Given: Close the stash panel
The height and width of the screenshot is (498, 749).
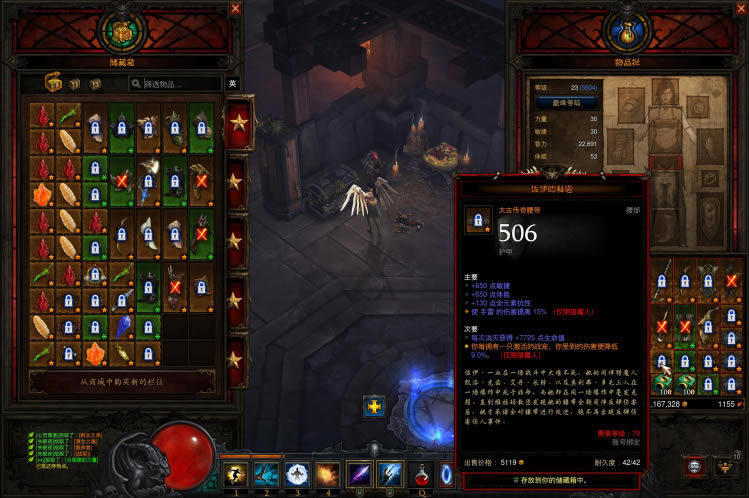Looking at the screenshot, I should pos(236,9).
